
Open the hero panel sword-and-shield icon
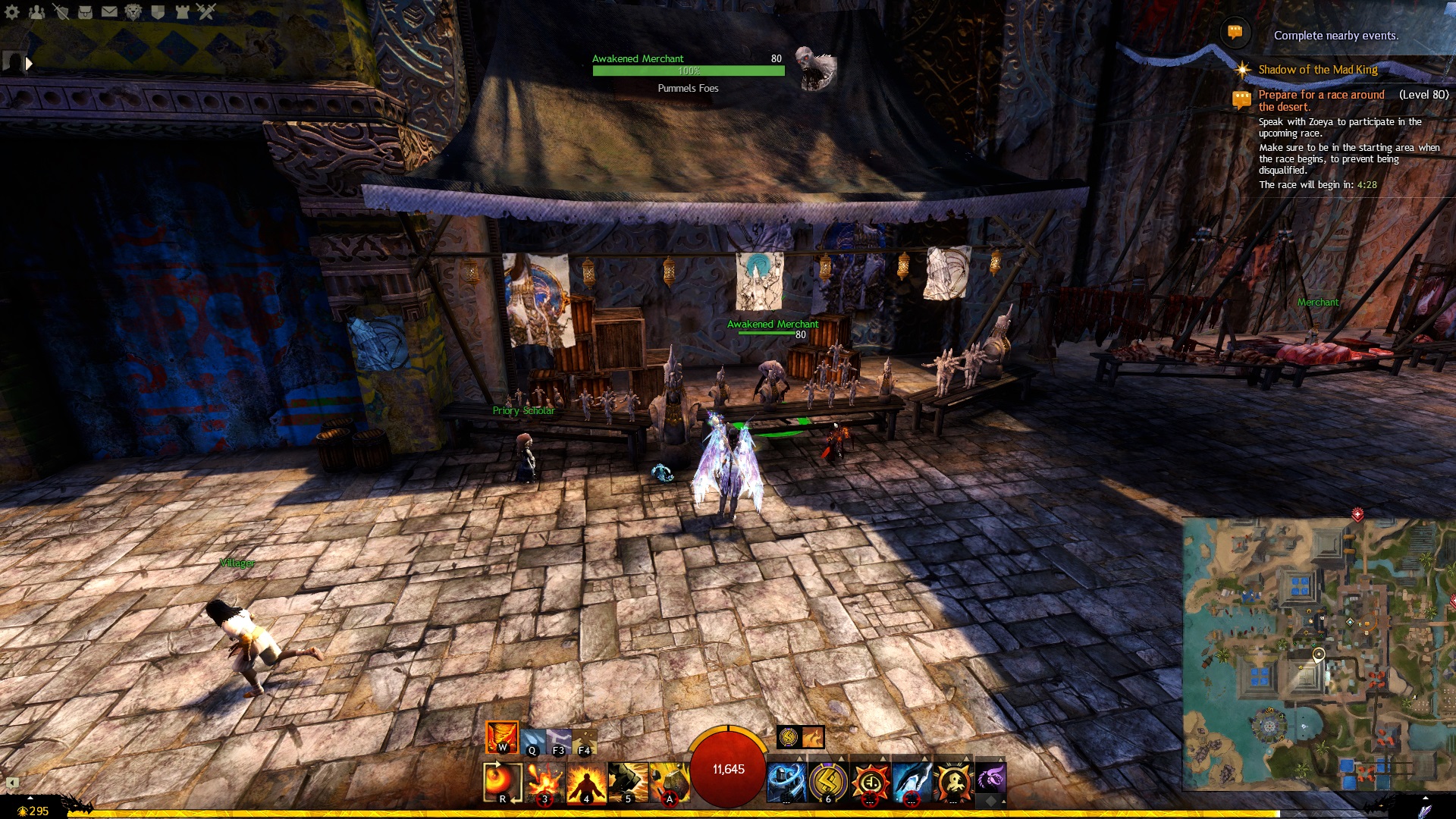pos(61,12)
